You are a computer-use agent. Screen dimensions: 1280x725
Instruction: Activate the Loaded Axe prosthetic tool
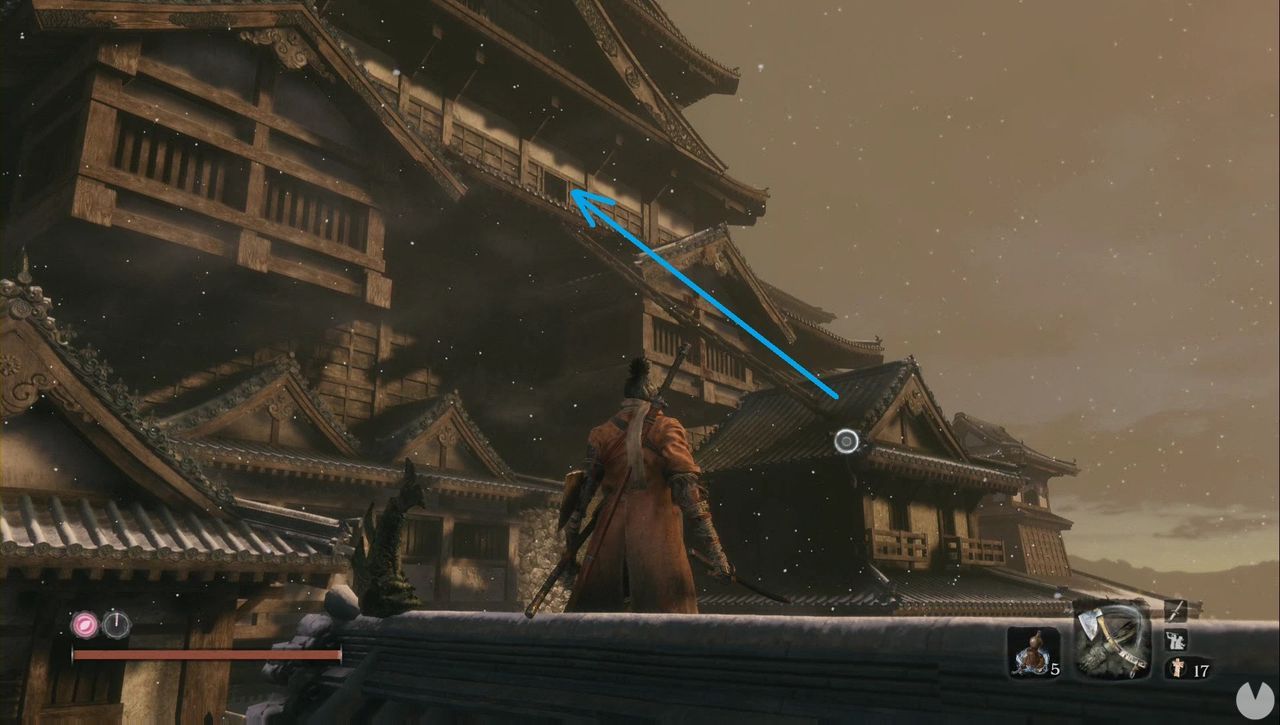point(1110,641)
